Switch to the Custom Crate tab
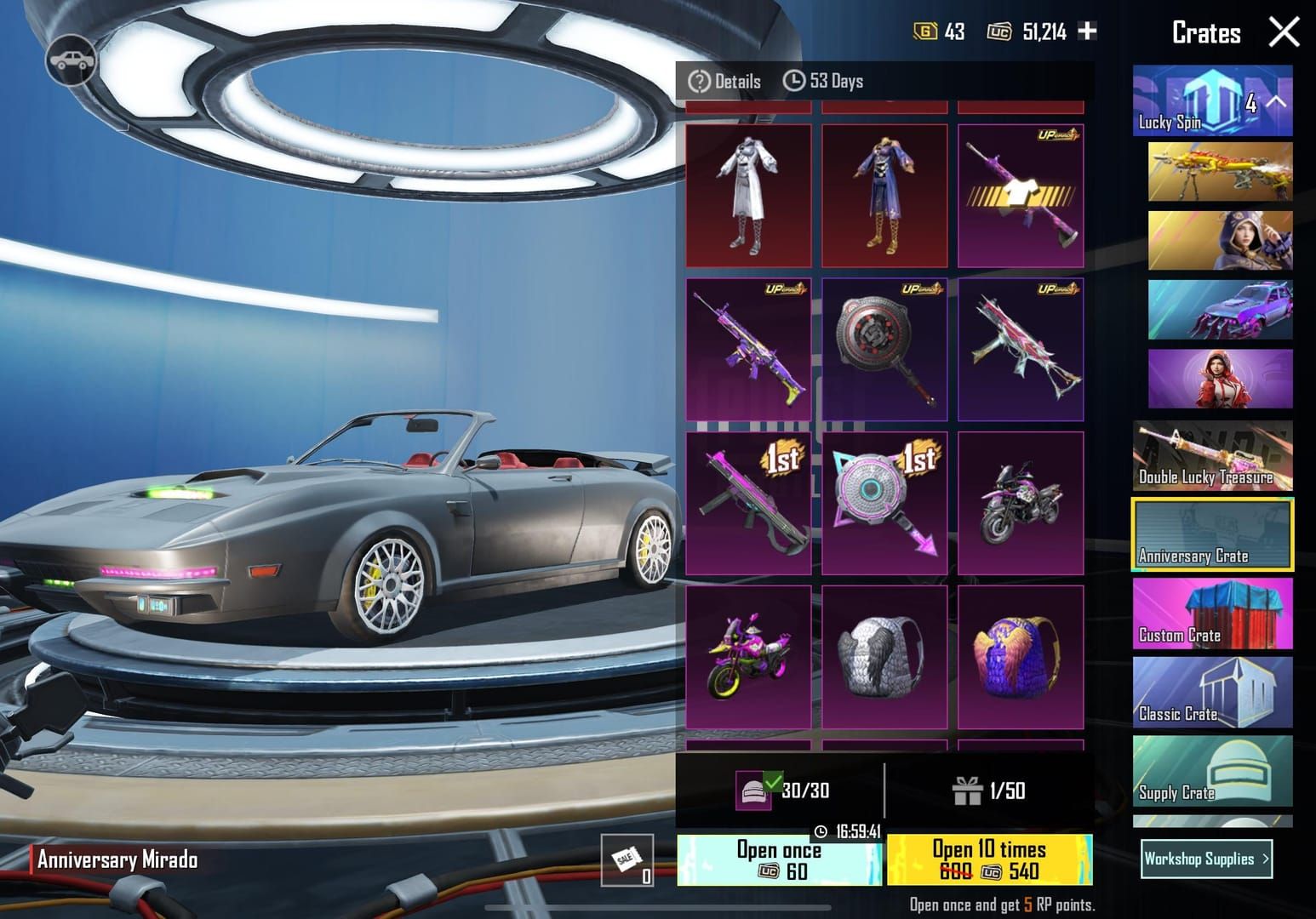This screenshot has height=919, width=1316. click(1212, 614)
